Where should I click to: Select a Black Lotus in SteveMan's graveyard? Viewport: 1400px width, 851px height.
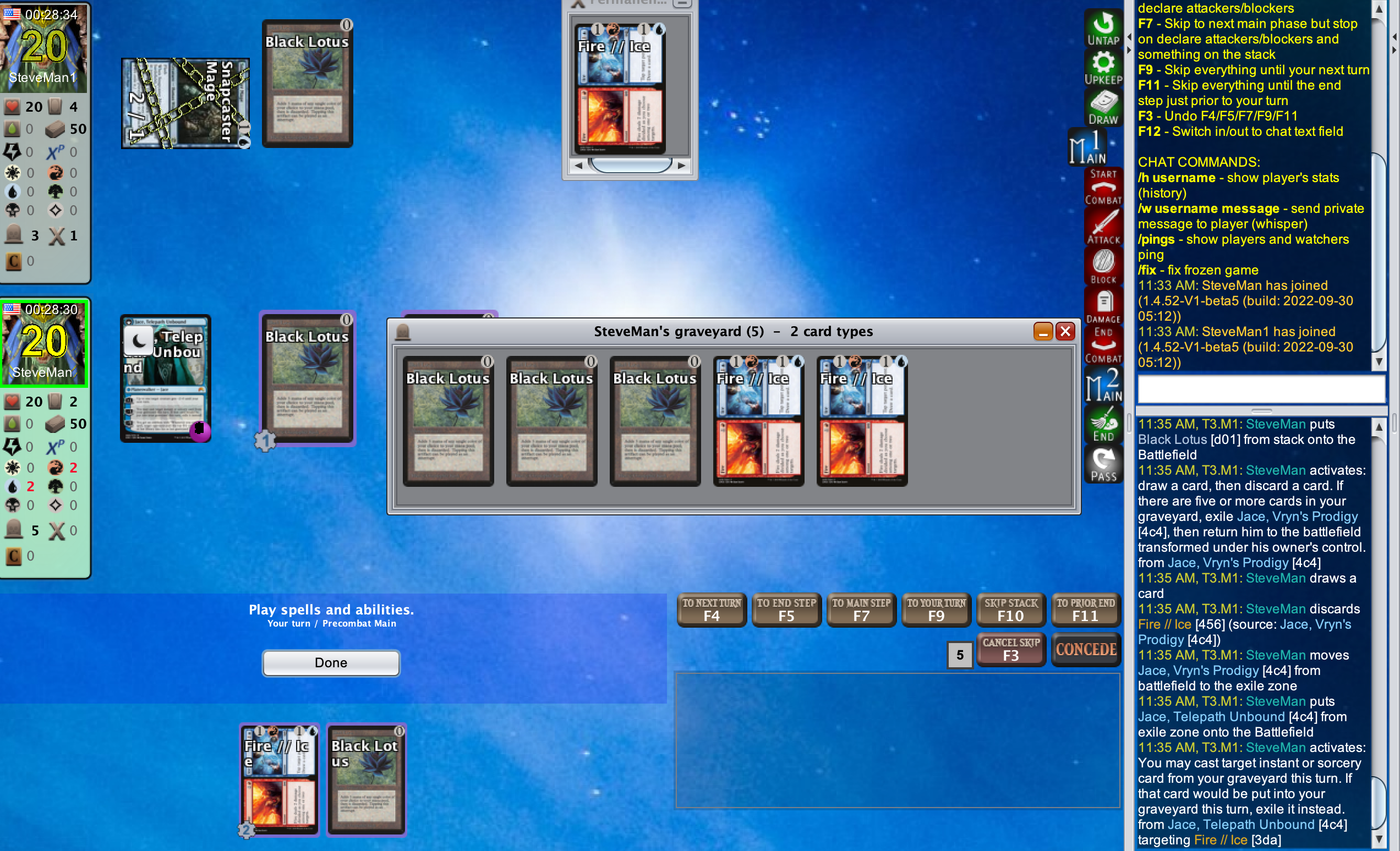click(449, 421)
